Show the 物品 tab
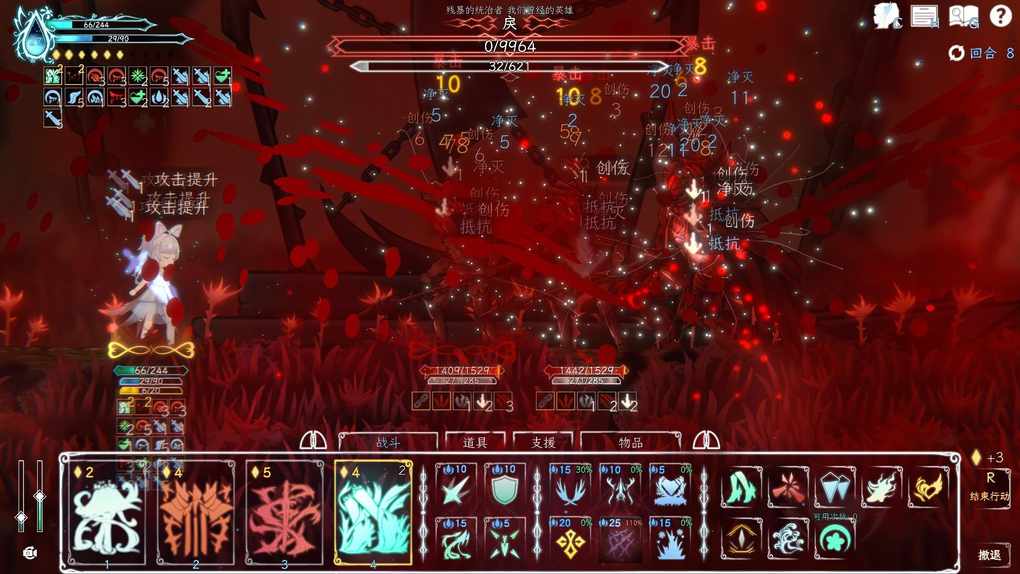The height and width of the screenshot is (574, 1020). [631, 442]
